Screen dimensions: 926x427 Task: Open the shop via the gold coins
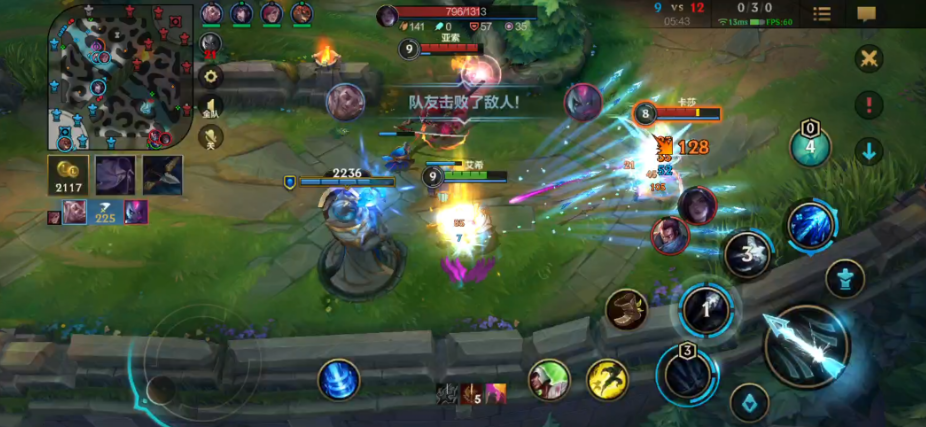click(68, 174)
